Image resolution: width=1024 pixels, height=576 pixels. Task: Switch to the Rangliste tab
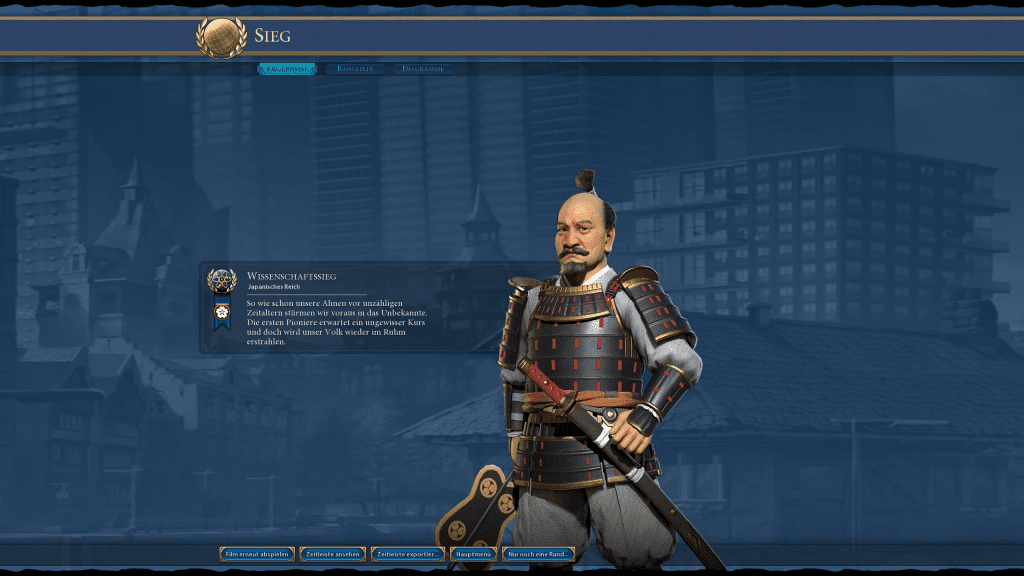point(355,69)
